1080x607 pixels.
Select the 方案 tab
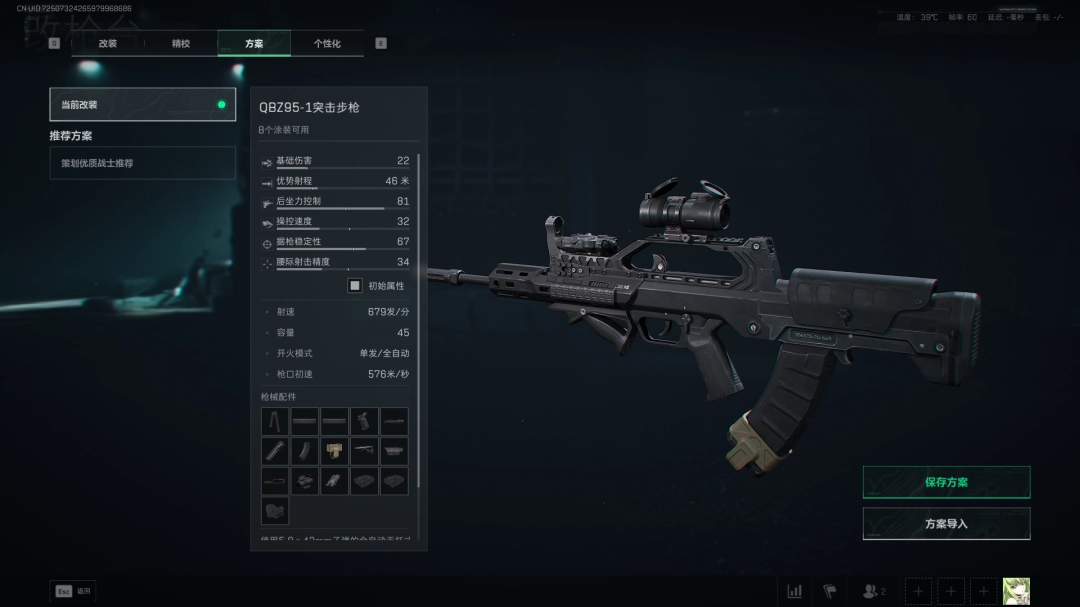(254, 44)
